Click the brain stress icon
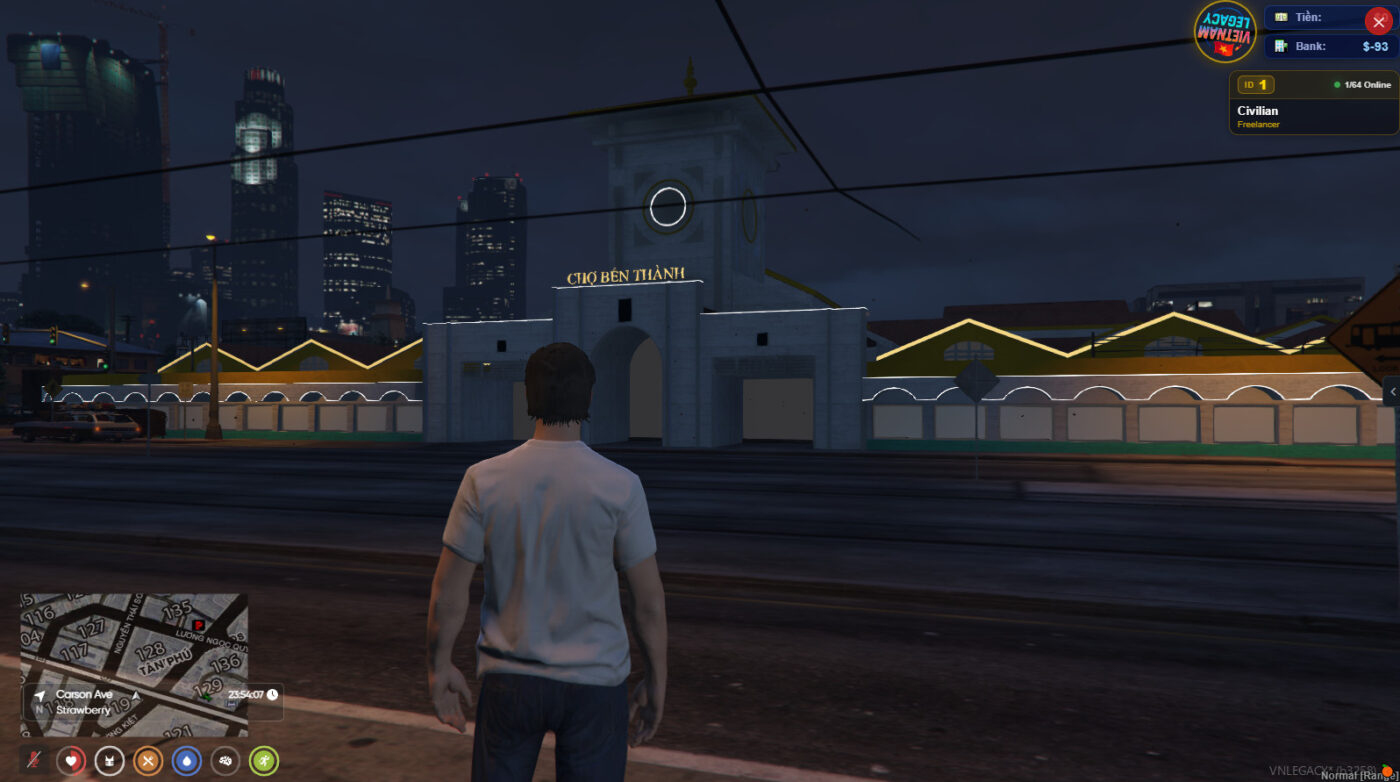 pos(225,761)
